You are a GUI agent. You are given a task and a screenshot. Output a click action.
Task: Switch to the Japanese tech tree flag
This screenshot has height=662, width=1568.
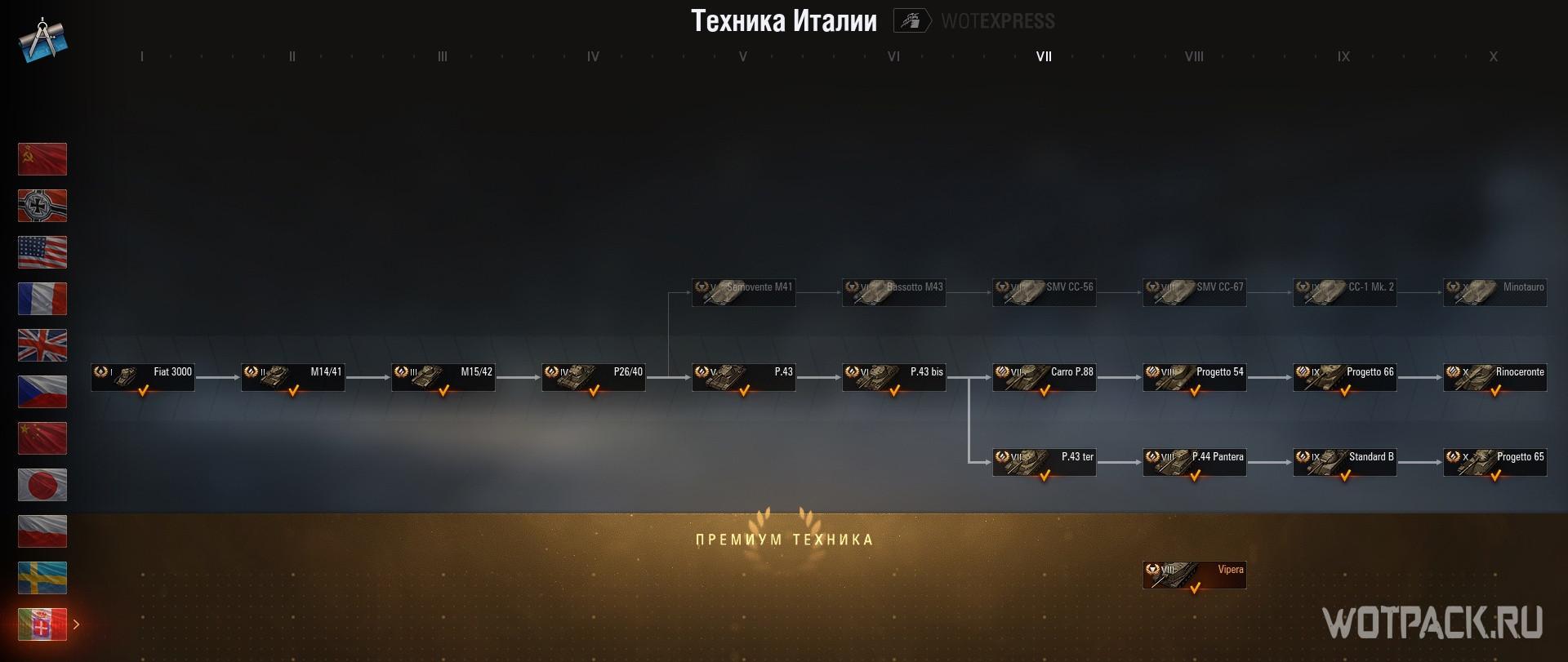pyautogui.click(x=42, y=485)
